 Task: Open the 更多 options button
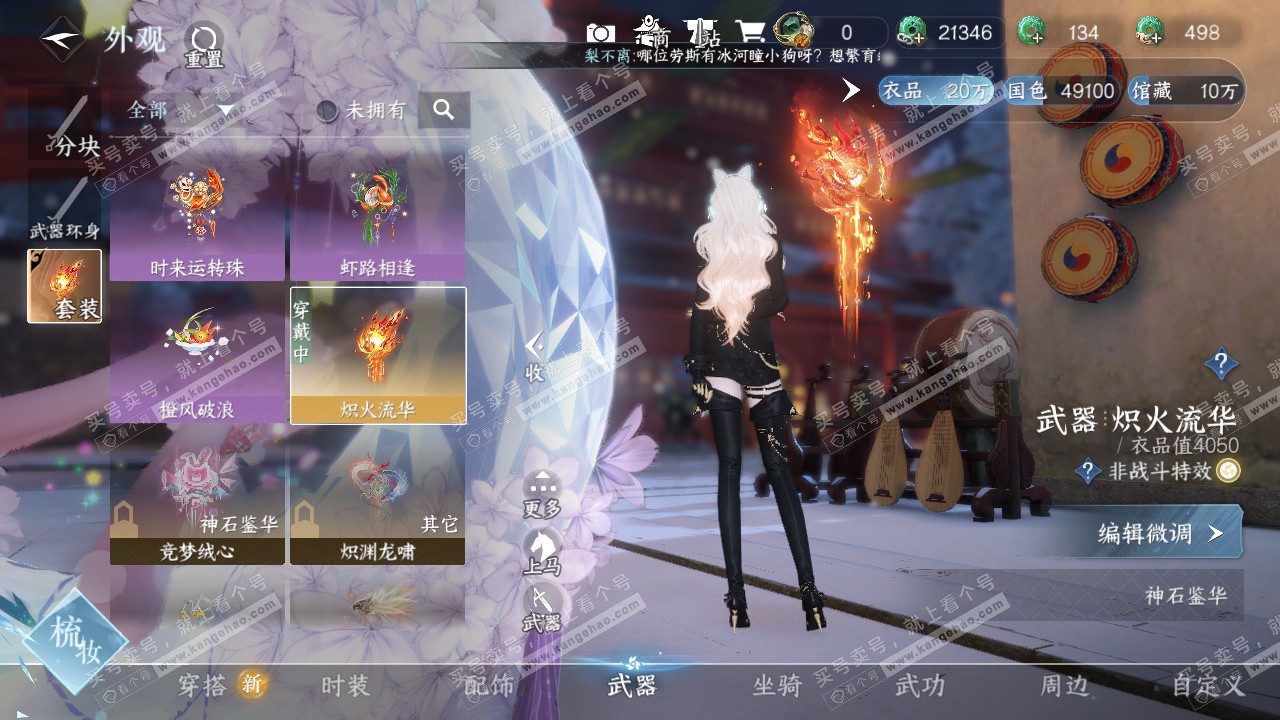pyautogui.click(x=542, y=494)
